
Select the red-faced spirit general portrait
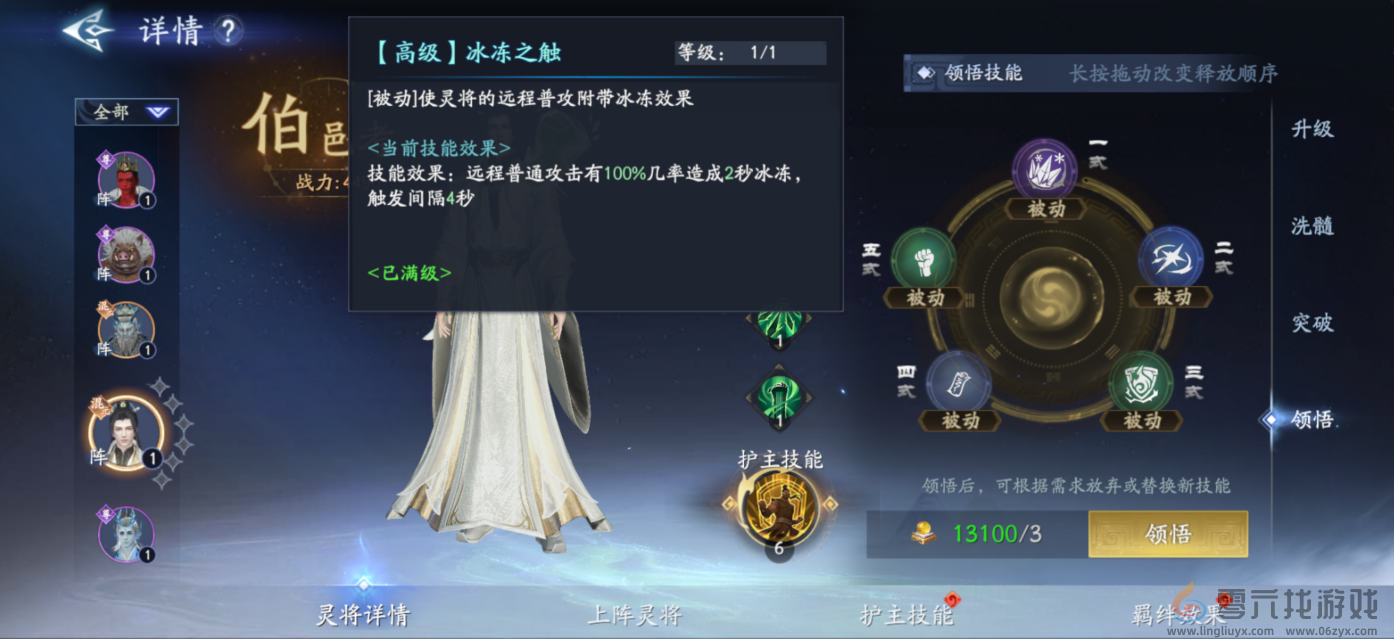tap(126, 181)
